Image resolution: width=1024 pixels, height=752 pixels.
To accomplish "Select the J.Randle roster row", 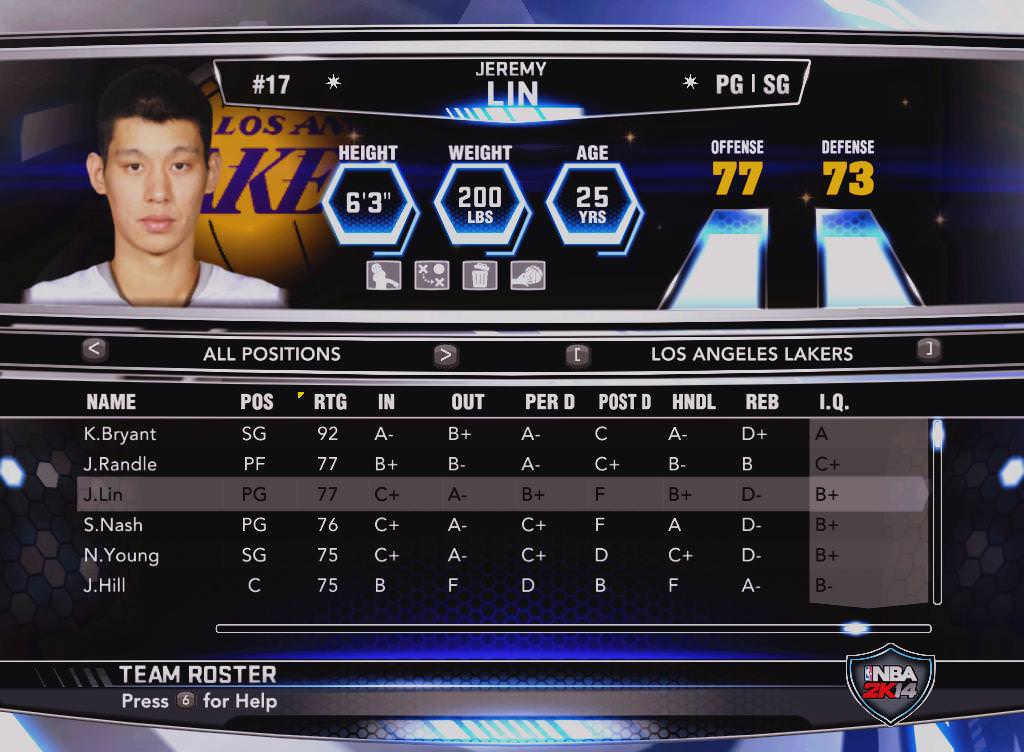I will [120, 464].
